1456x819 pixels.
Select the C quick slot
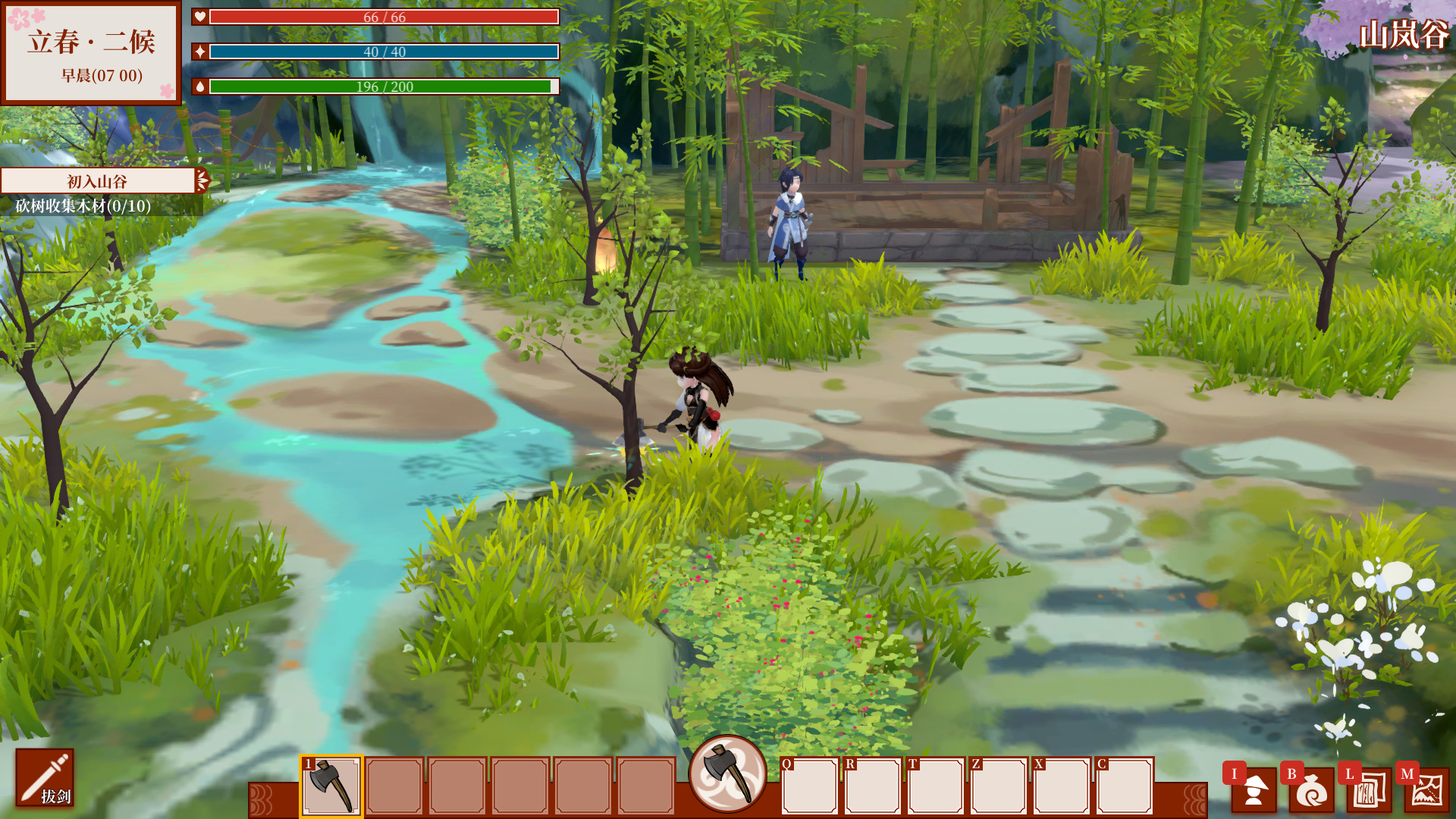(1125, 786)
